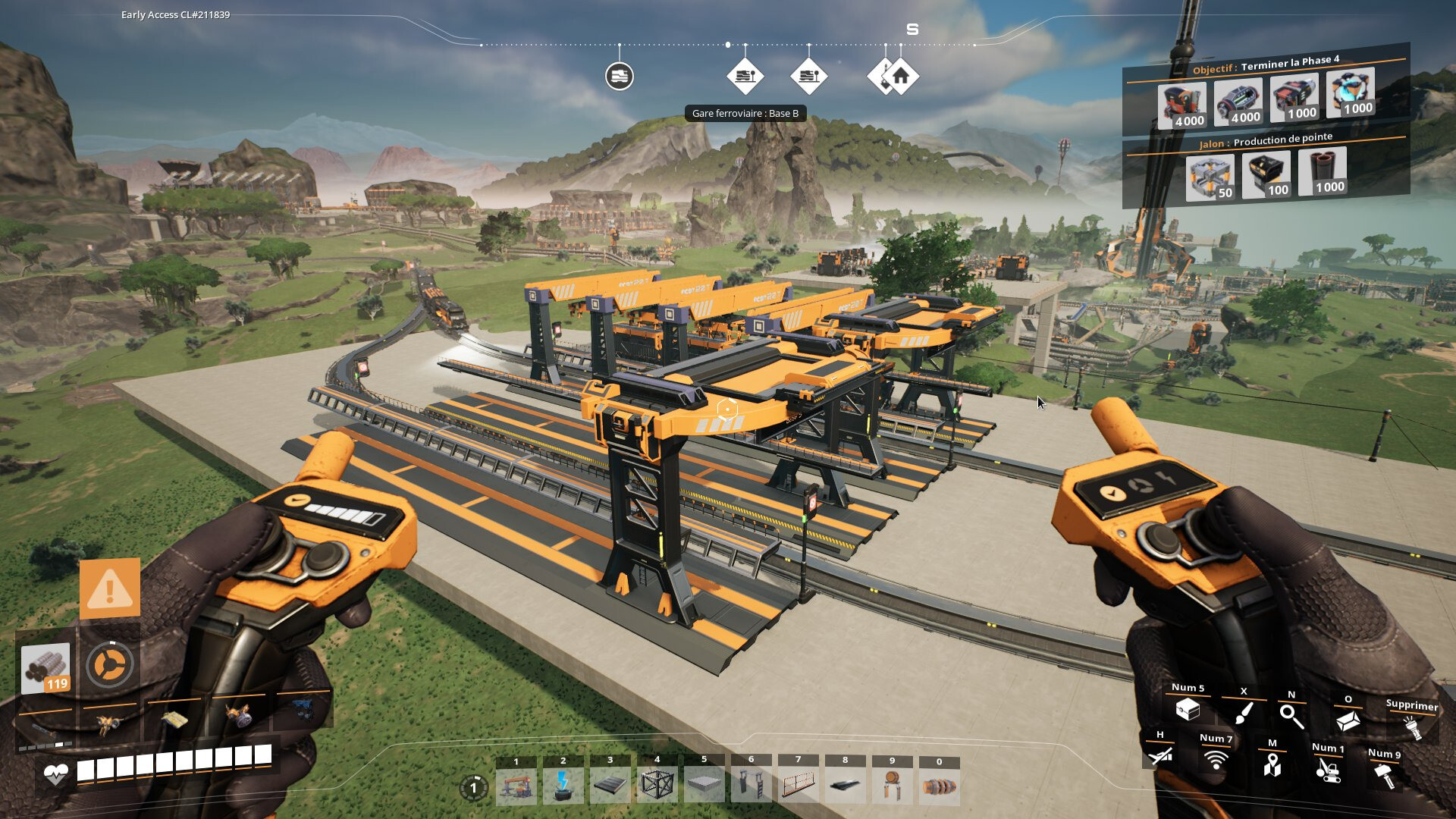Open the hammer build menu shortcut

pos(1384,775)
